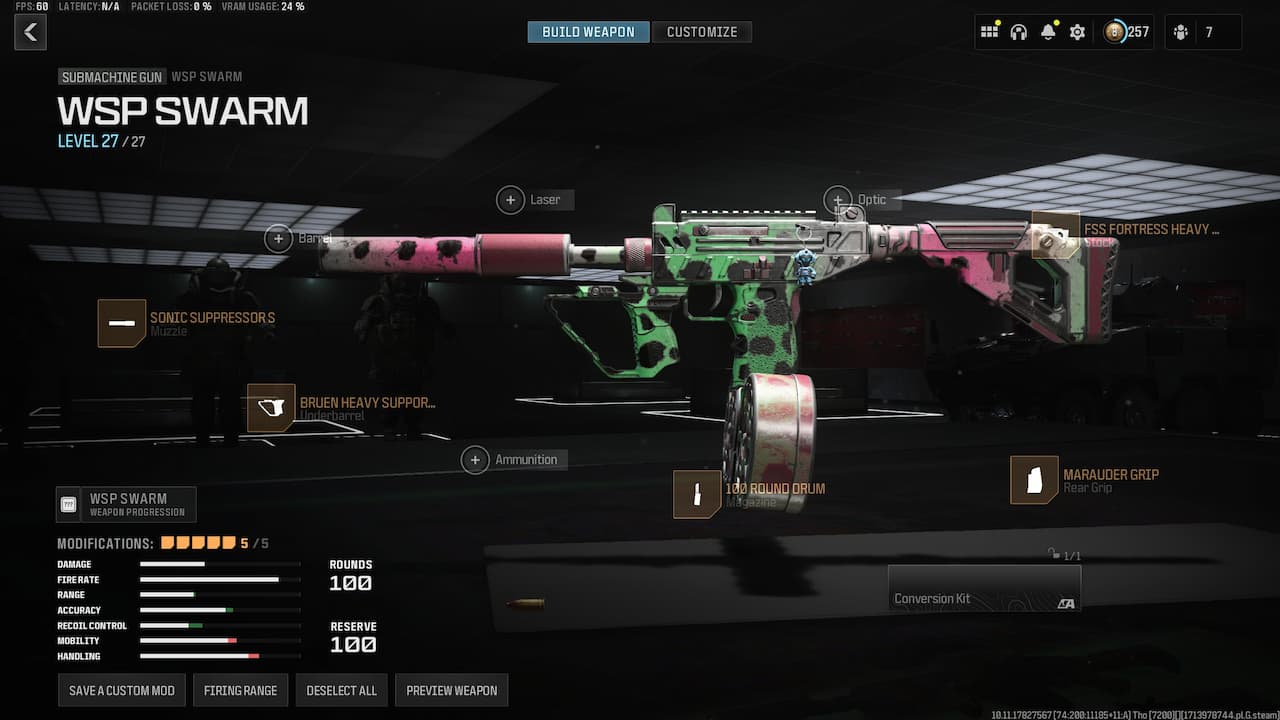Expand the Optic attachment slot
This screenshot has width=1280, height=720.
tap(838, 198)
